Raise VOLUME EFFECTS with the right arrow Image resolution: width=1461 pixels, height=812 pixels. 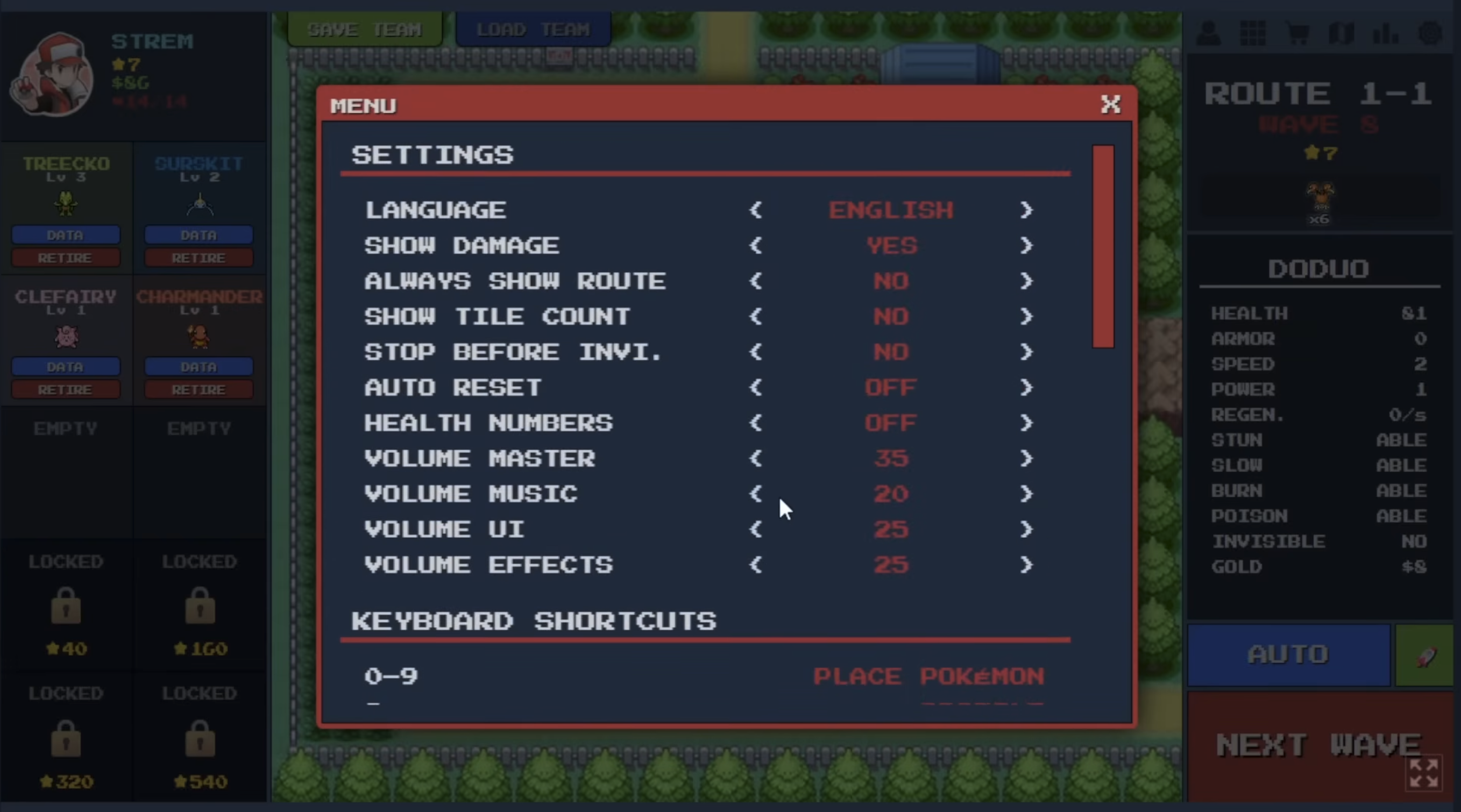coord(1026,565)
